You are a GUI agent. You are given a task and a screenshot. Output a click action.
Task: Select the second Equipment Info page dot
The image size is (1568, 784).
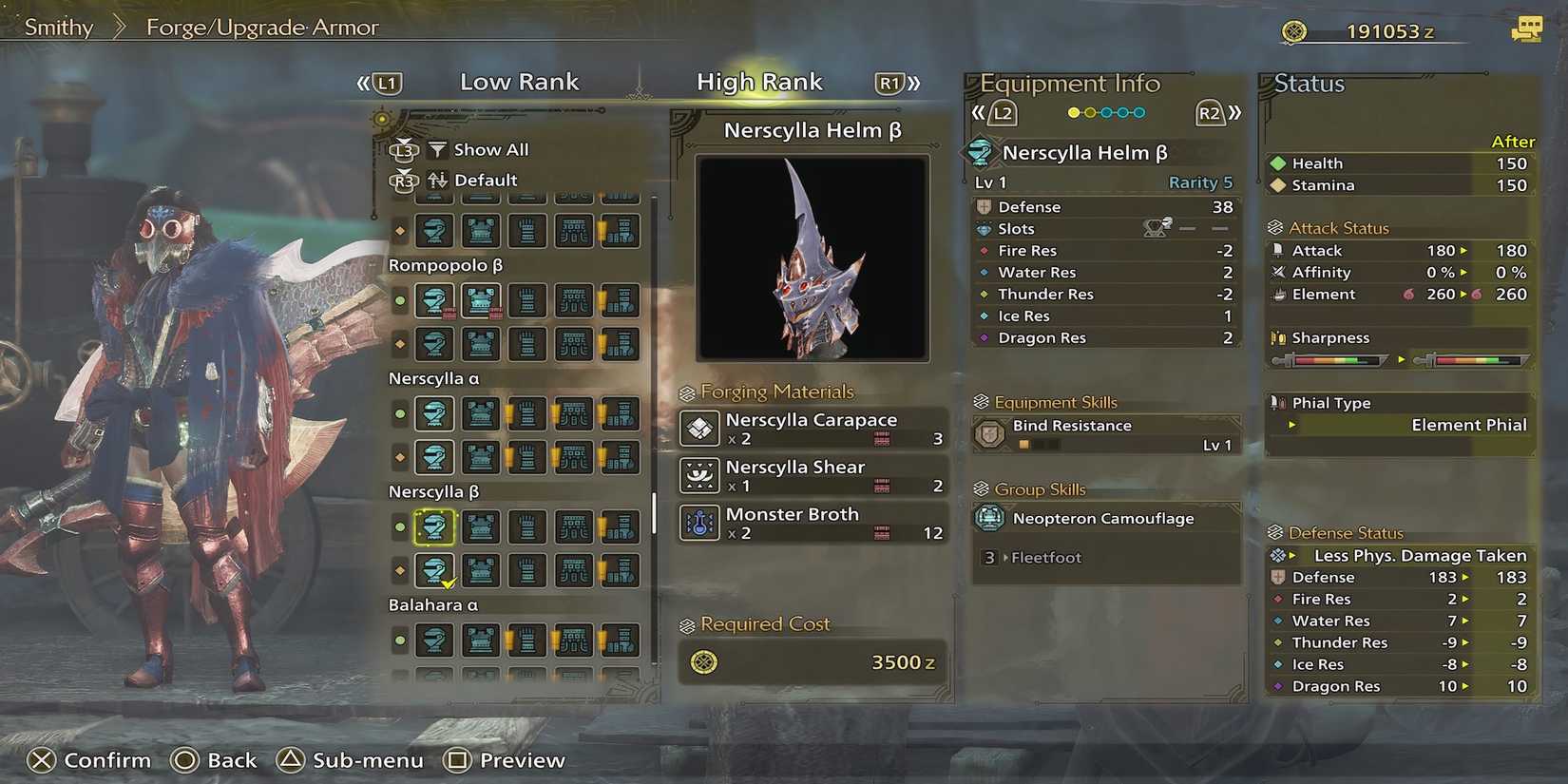coord(1089,112)
